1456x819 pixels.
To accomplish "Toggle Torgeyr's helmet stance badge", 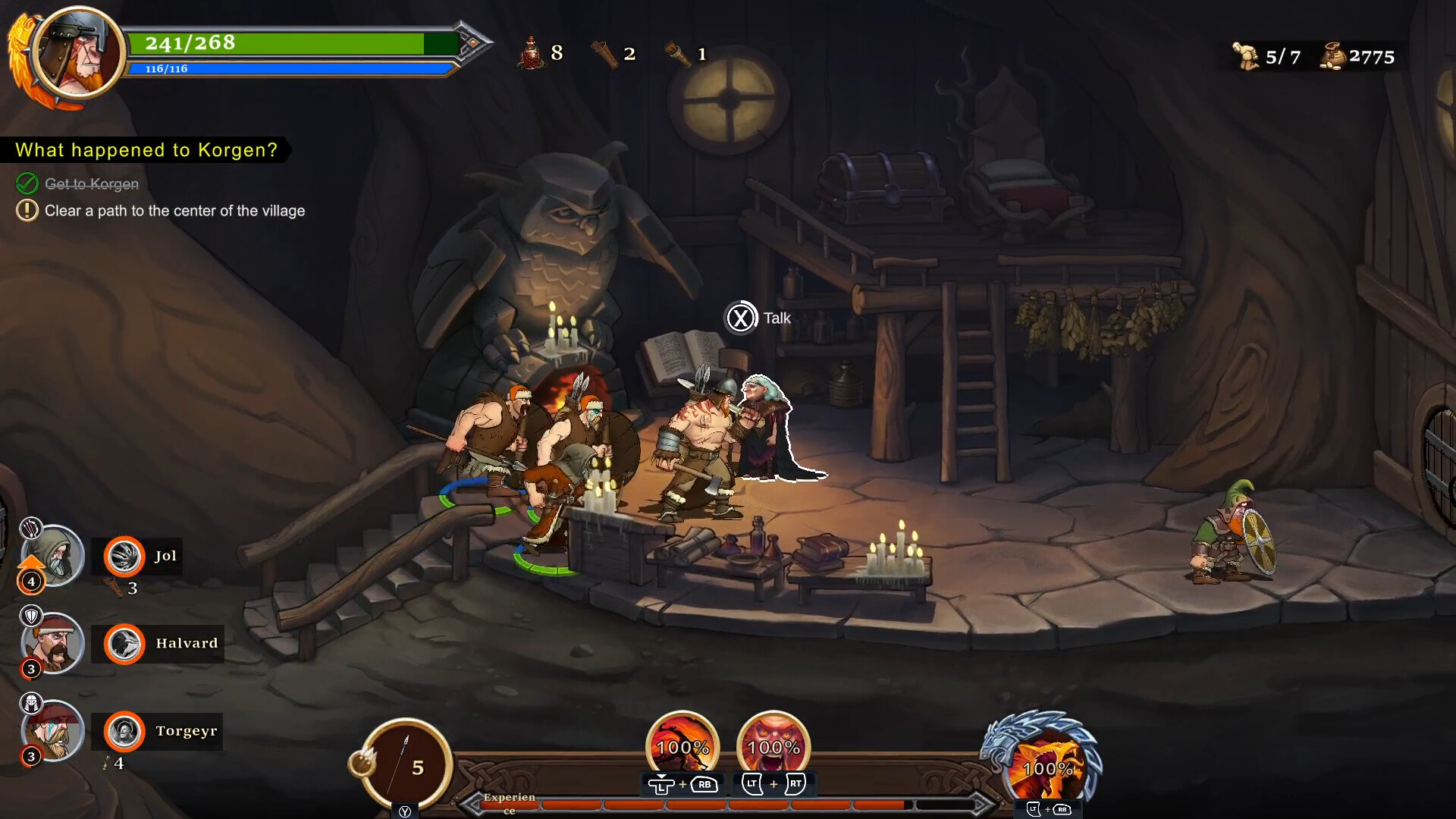I will point(32,703).
